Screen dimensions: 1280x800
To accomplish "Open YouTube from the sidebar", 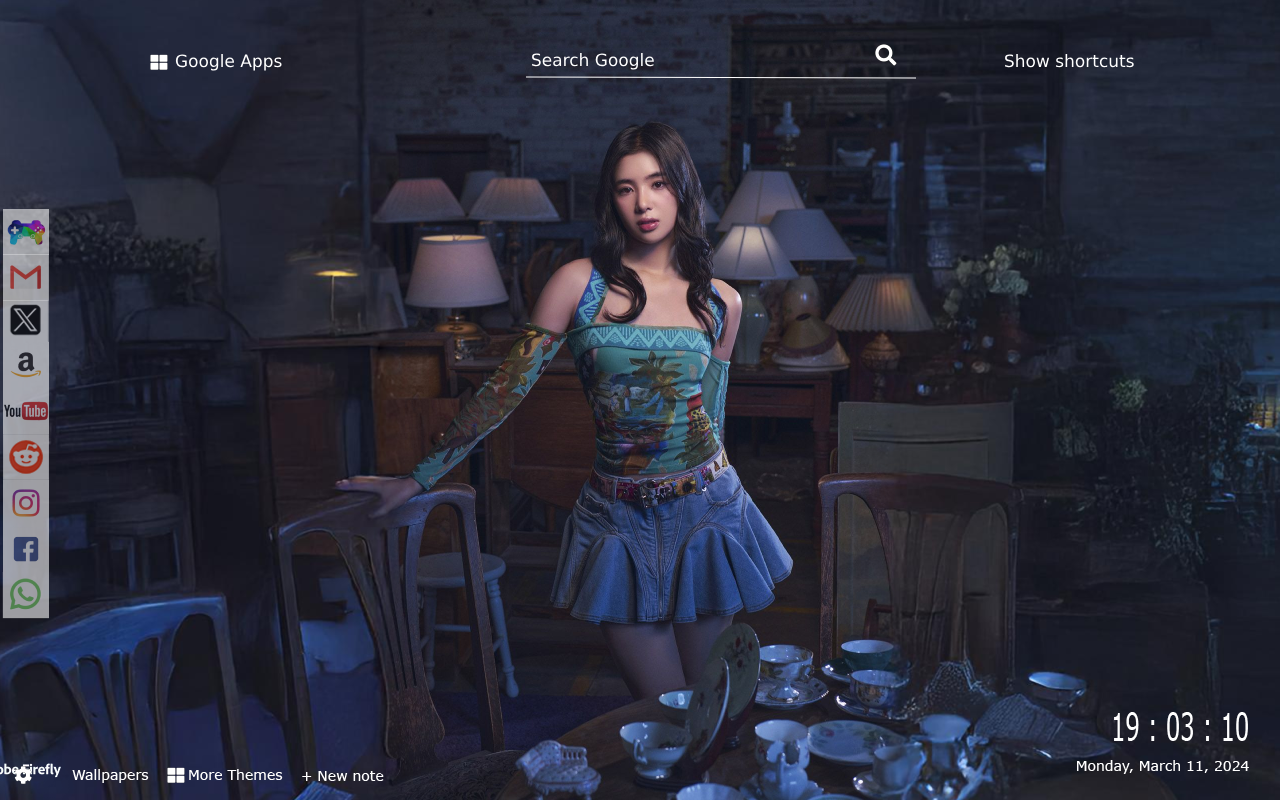I will pyautogui.click(x=25, y=410).
